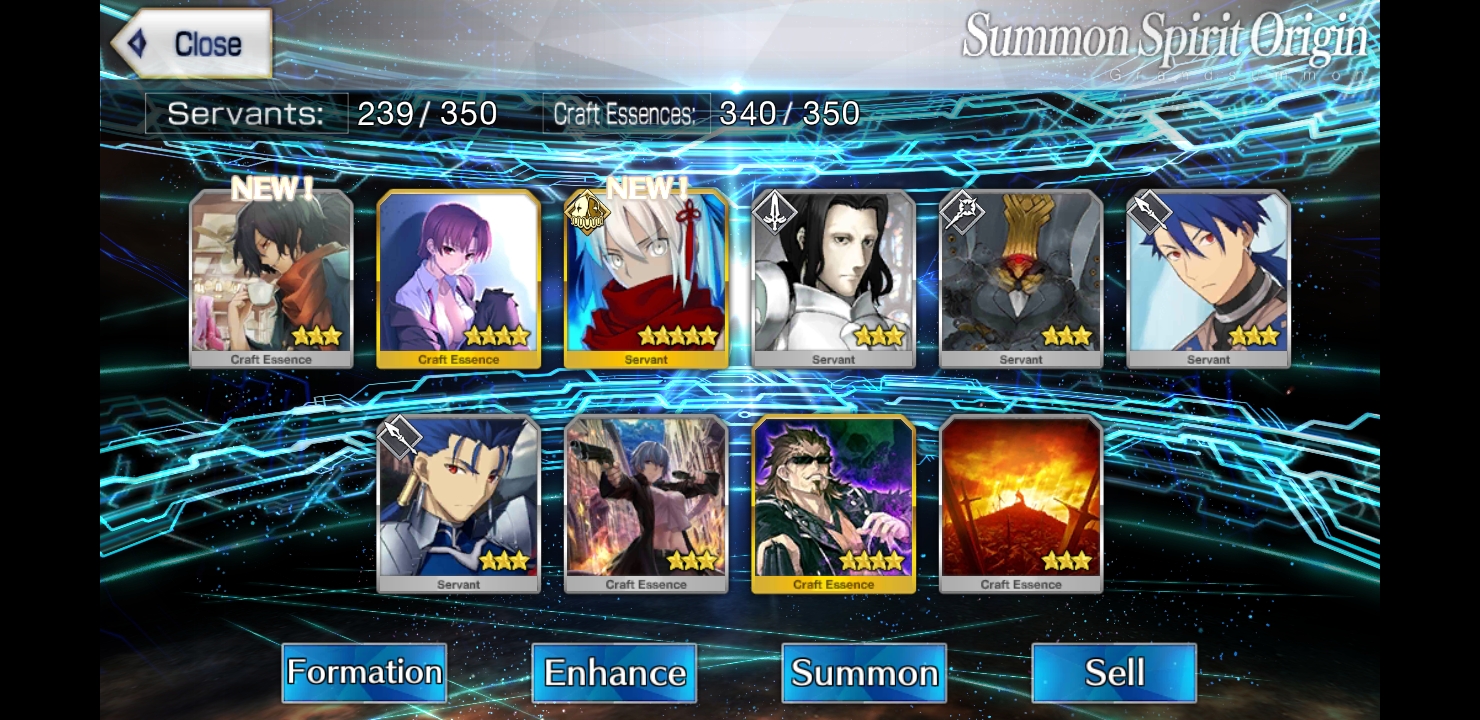View the fiery battlefield Craft Essence card
Viewport: 1480px width, 720px height.
1021,504
